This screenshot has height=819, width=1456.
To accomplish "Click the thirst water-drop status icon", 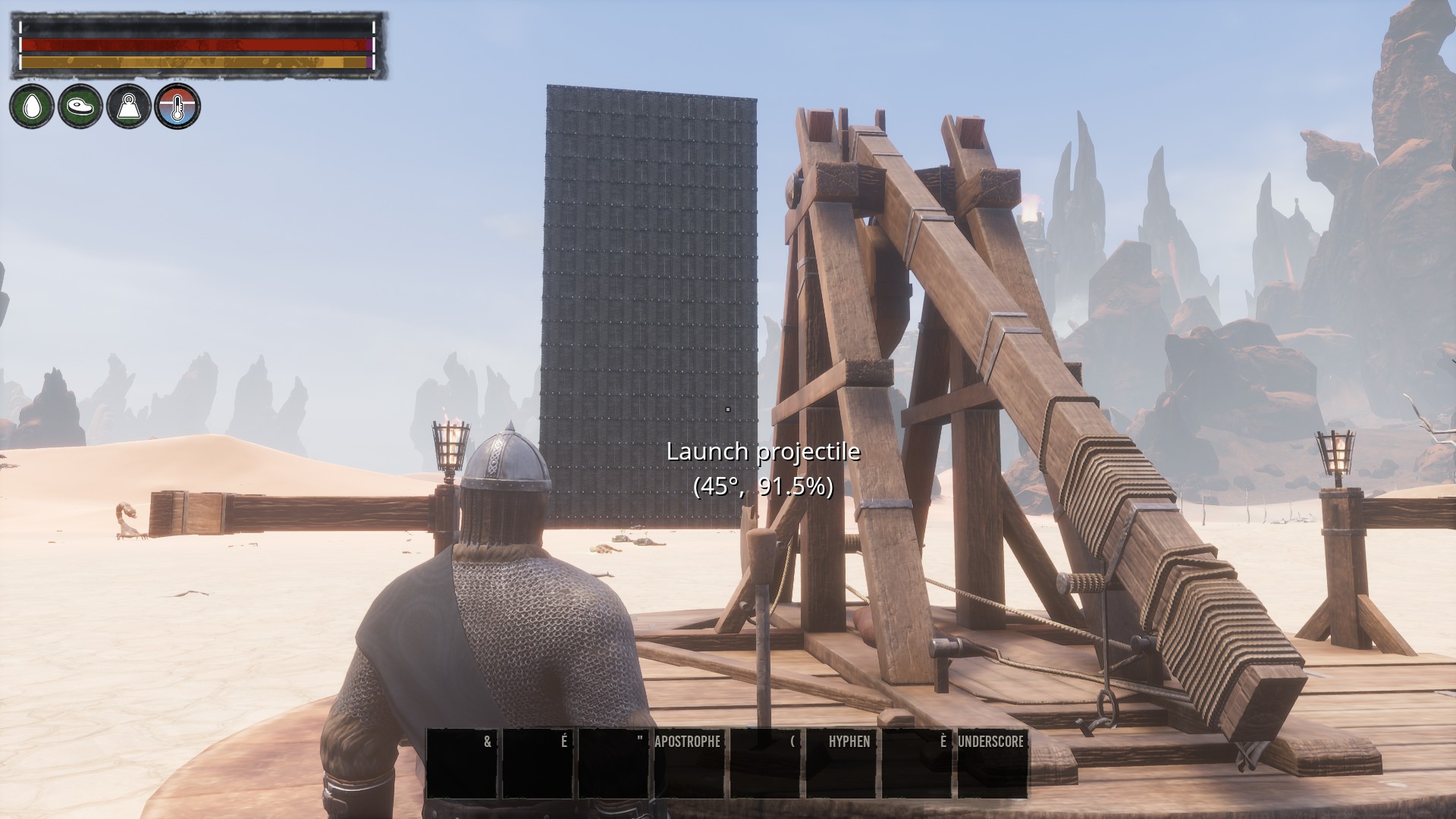I will (x=32, y=106).
